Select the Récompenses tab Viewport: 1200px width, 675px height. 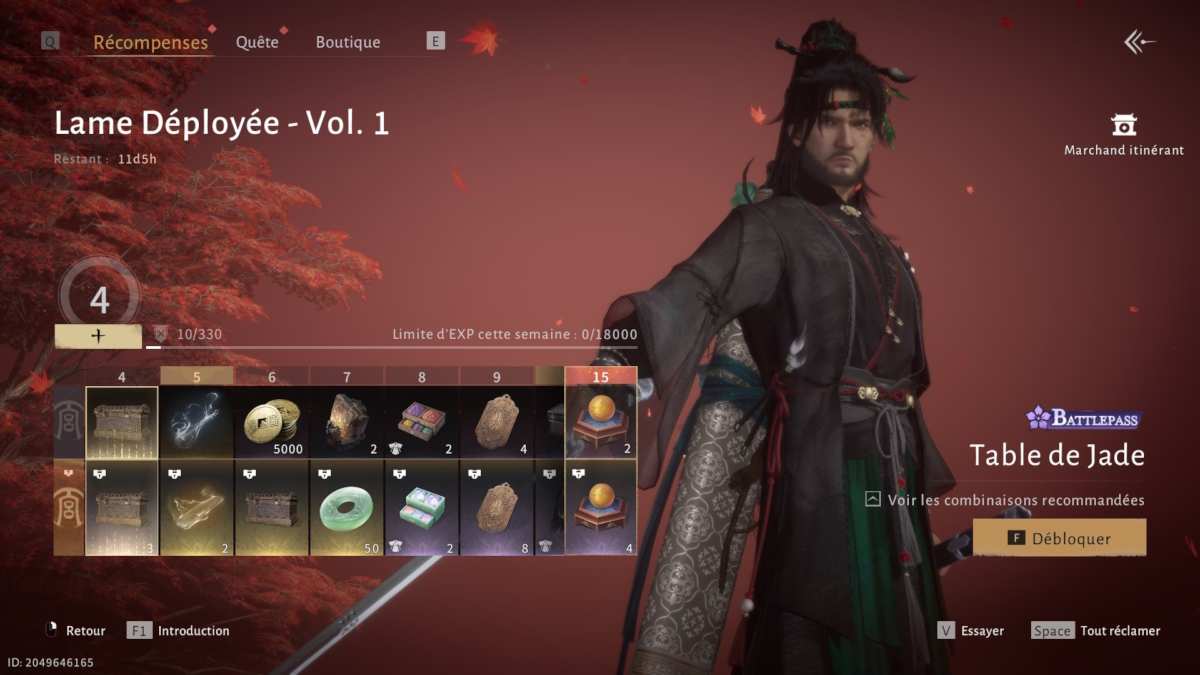pyautogui.click(x=150, y=42)
